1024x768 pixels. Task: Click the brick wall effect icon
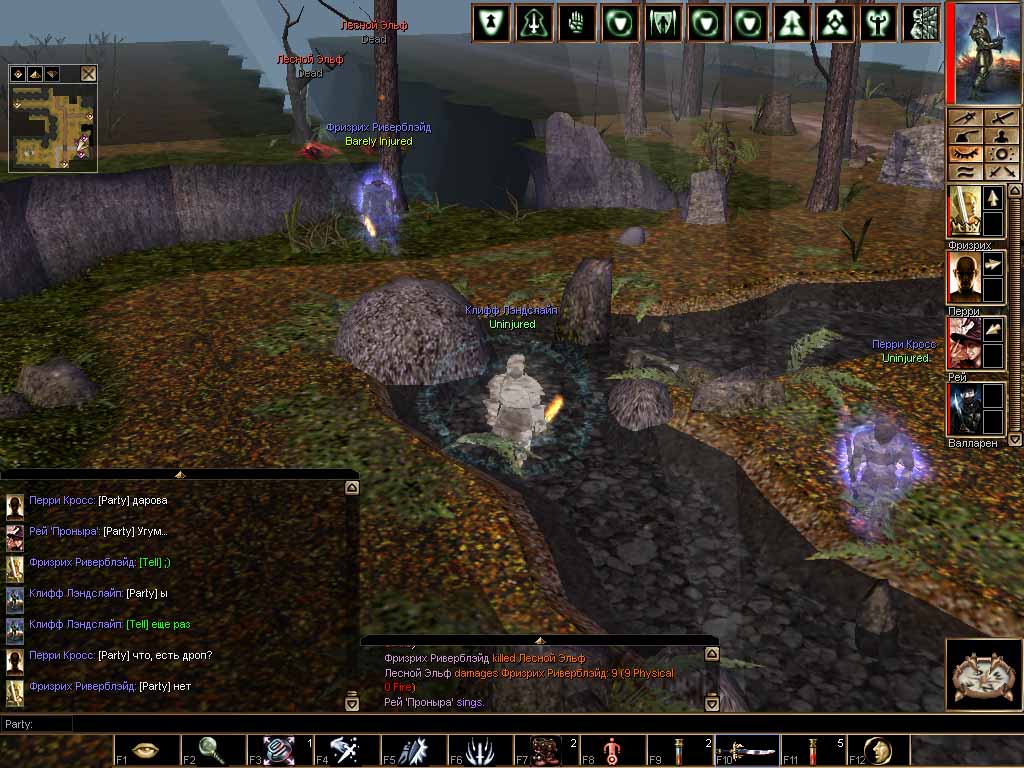[921, 22]
